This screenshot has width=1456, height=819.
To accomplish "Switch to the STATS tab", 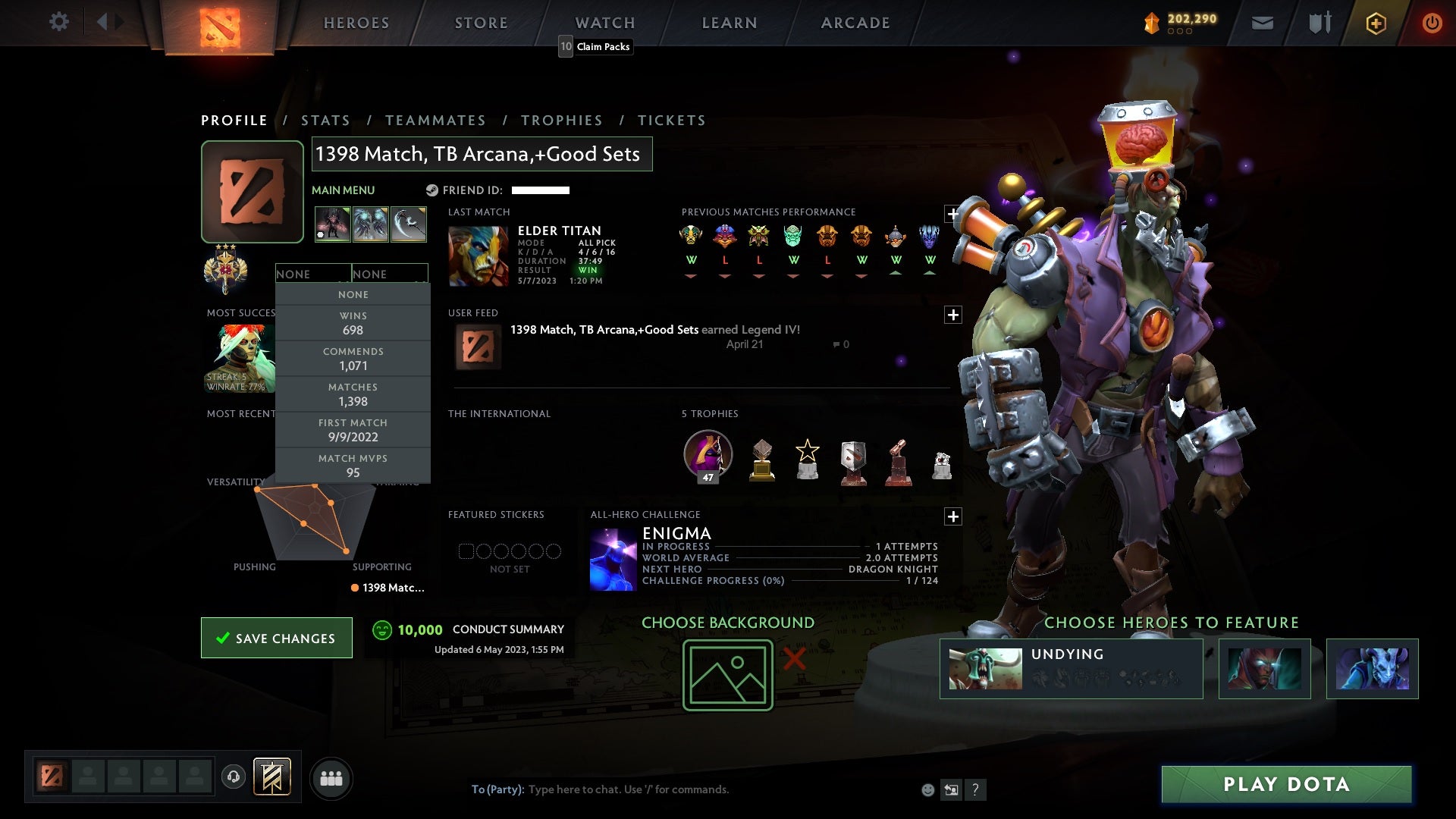I will pyautogui.click(x=325, y=120).
